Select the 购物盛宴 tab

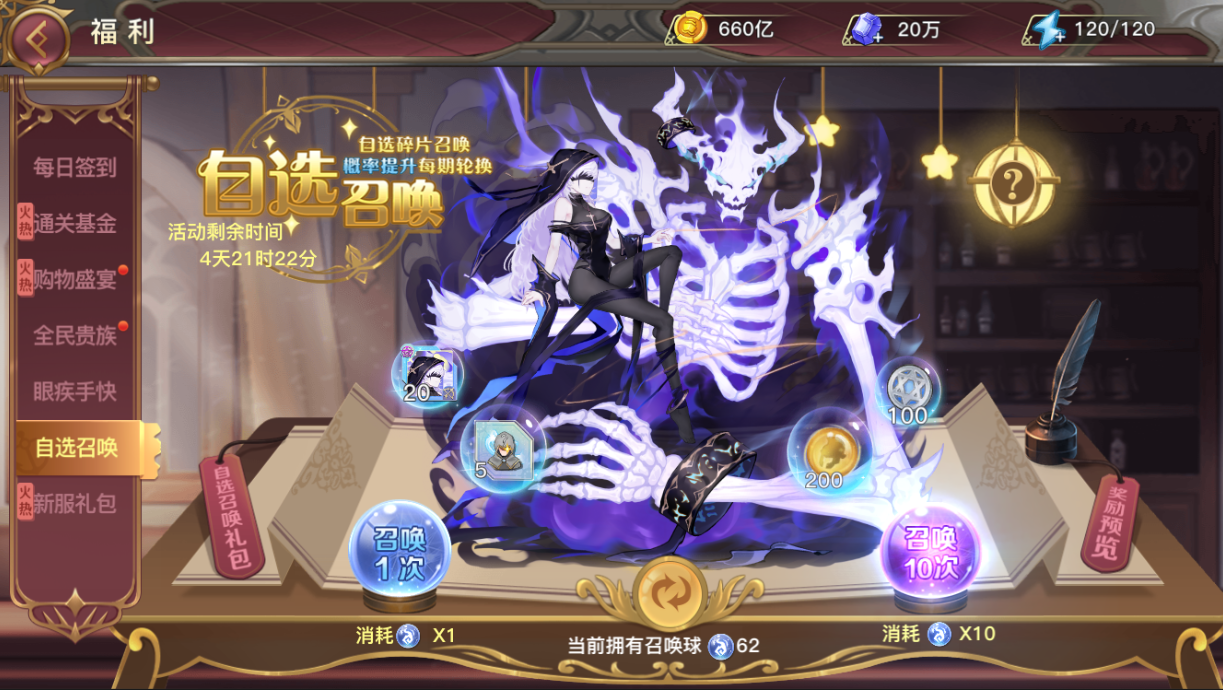(75, 280)
